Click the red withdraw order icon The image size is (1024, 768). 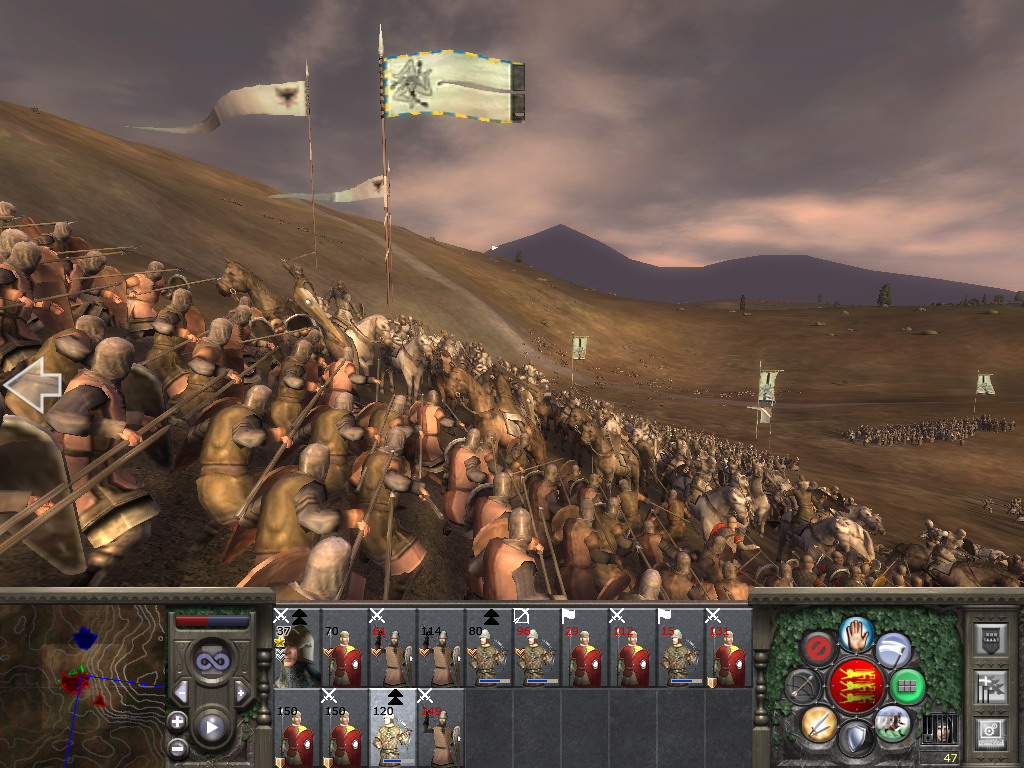tap(819, 649)
